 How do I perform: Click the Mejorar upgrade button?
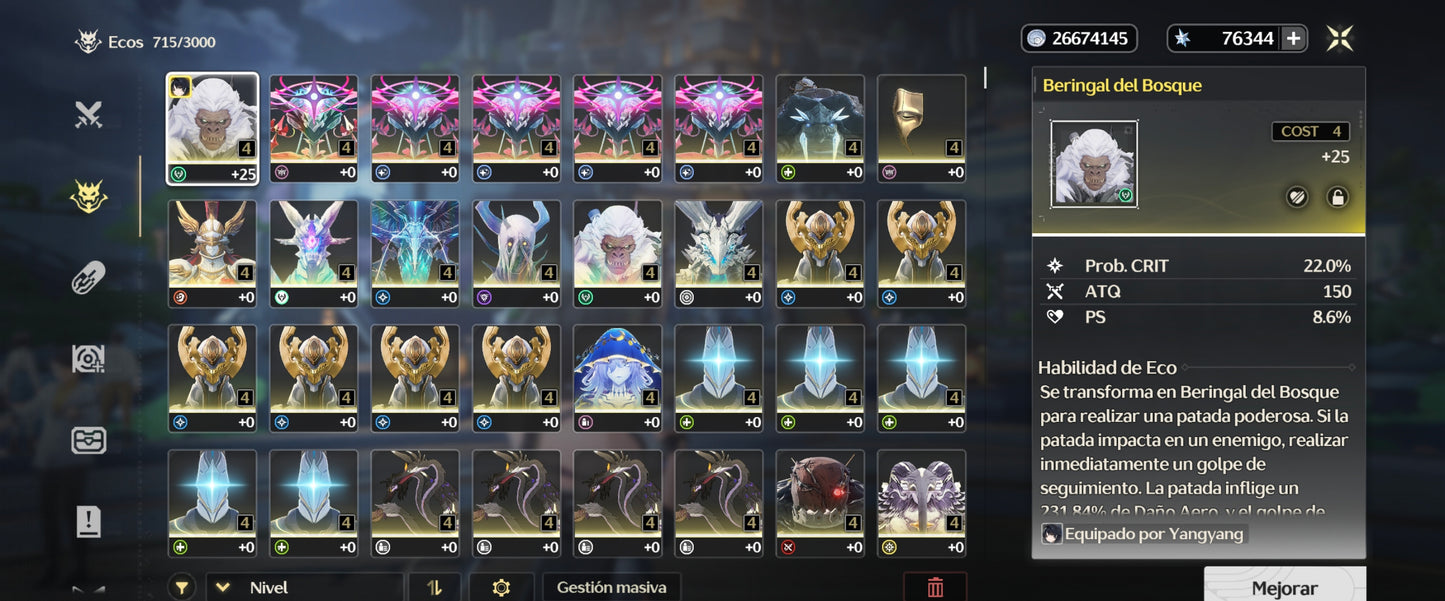pos(1284,588)
